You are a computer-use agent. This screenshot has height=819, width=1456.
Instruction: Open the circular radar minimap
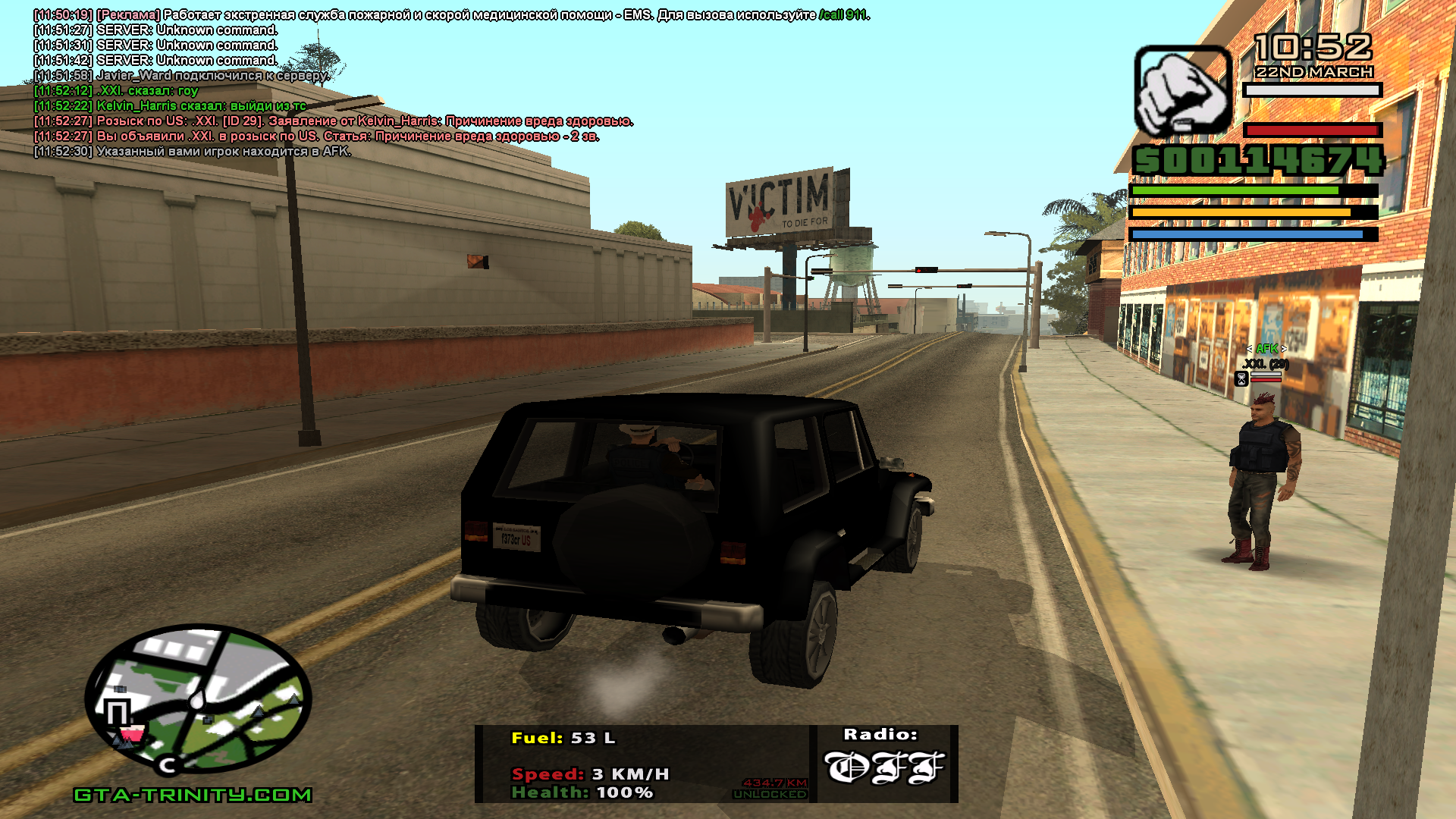coord(199,699)
